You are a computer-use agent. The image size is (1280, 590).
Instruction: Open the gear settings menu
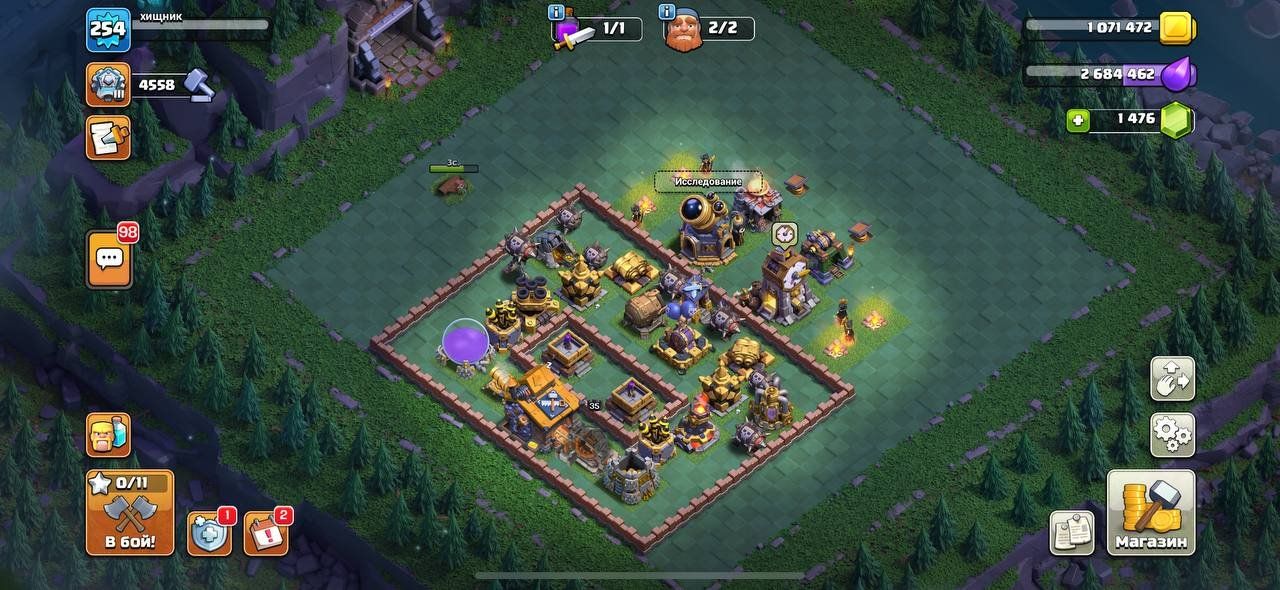1172,434
